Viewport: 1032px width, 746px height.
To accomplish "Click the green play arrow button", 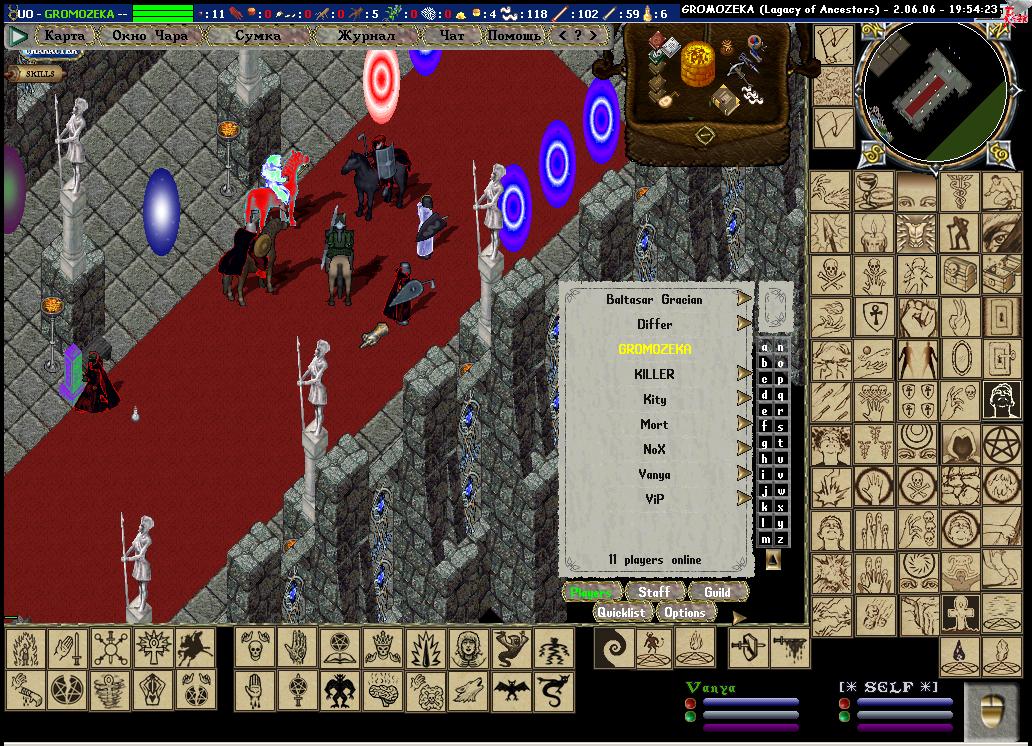I will coord(18,36).
